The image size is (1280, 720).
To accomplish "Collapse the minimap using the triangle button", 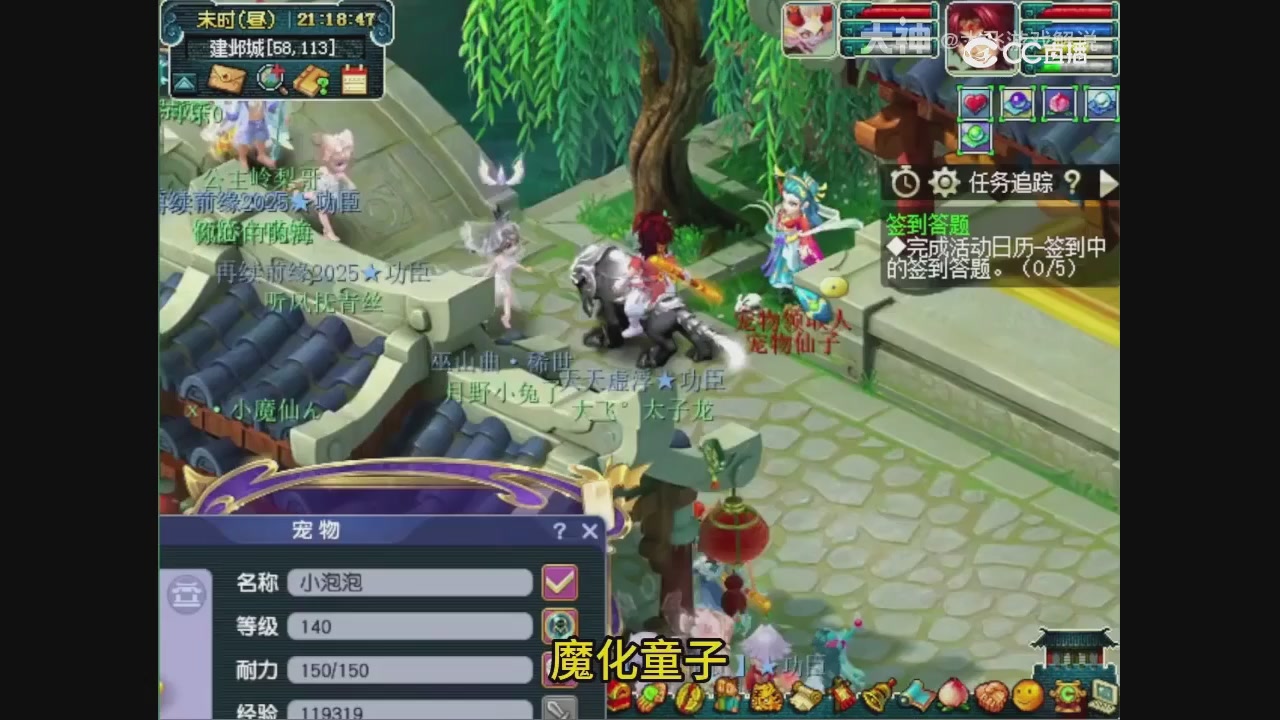I will coord(185,80).
